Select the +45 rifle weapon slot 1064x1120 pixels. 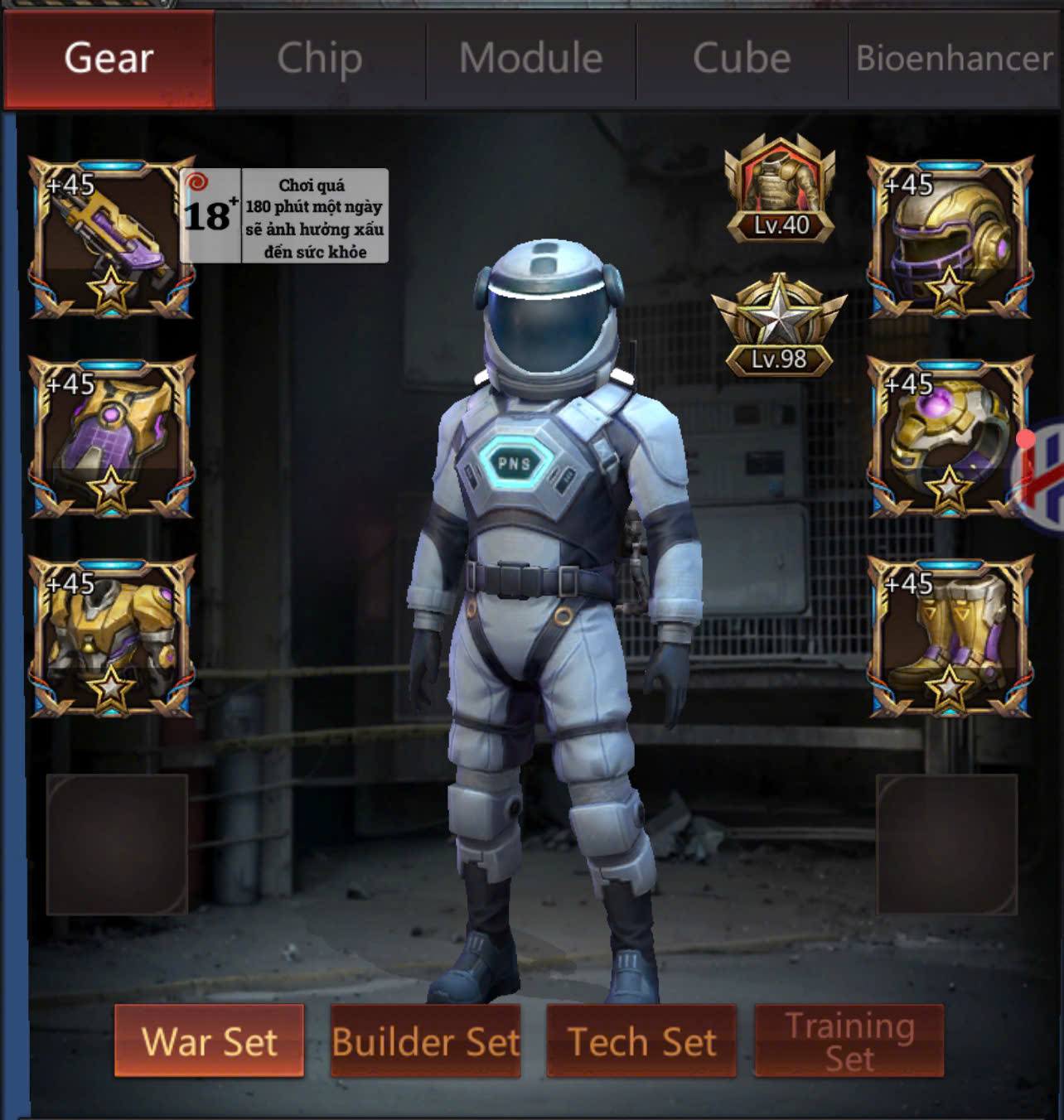pos(112,238)
